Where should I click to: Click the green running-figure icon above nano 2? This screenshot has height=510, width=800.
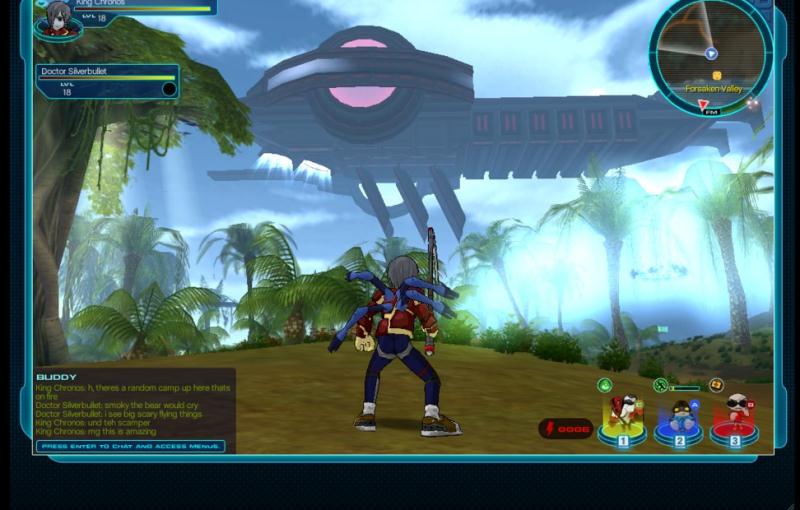[660, 385]
